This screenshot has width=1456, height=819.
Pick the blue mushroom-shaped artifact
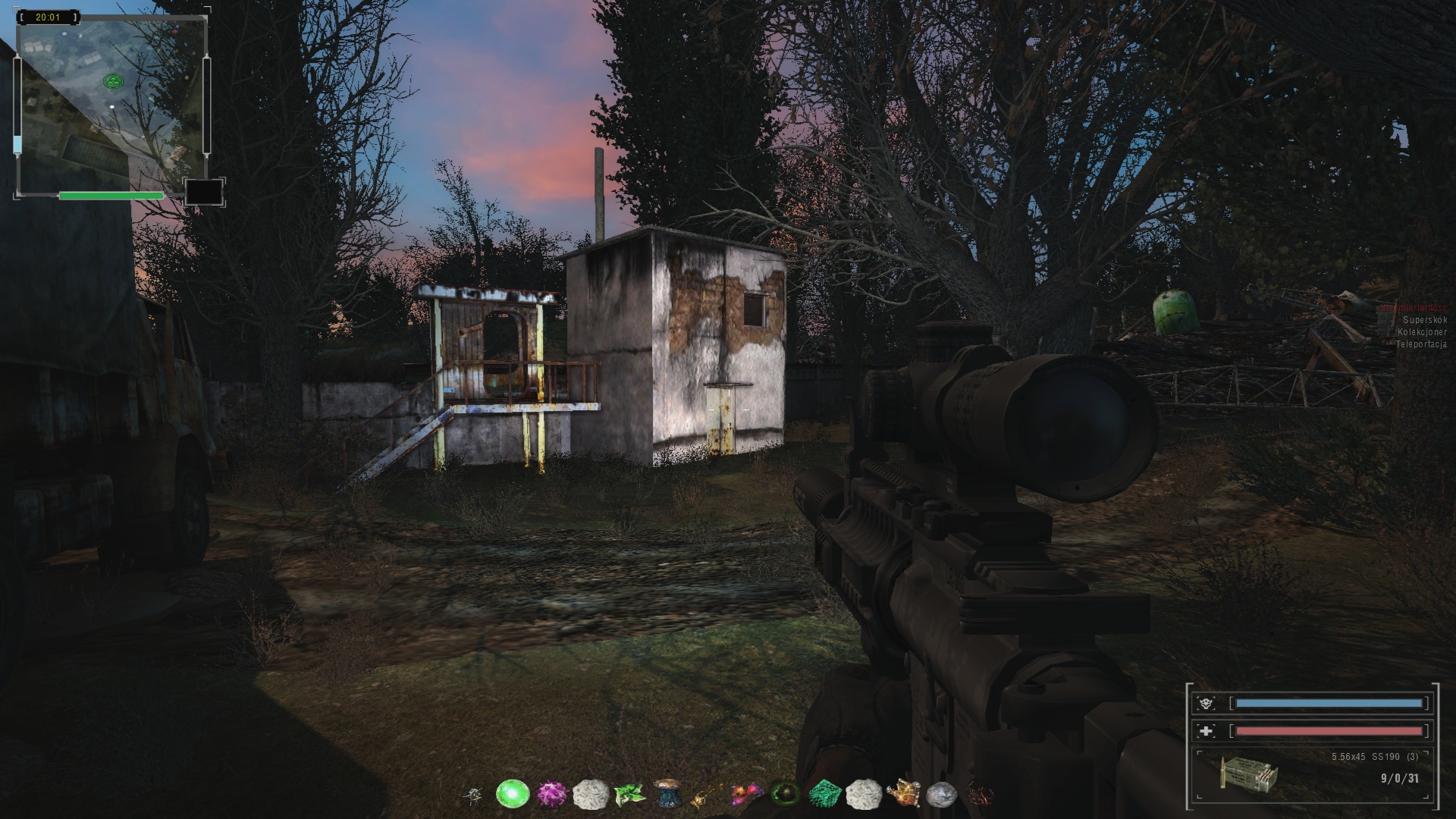pyautogui.click(x=668, y=793)
